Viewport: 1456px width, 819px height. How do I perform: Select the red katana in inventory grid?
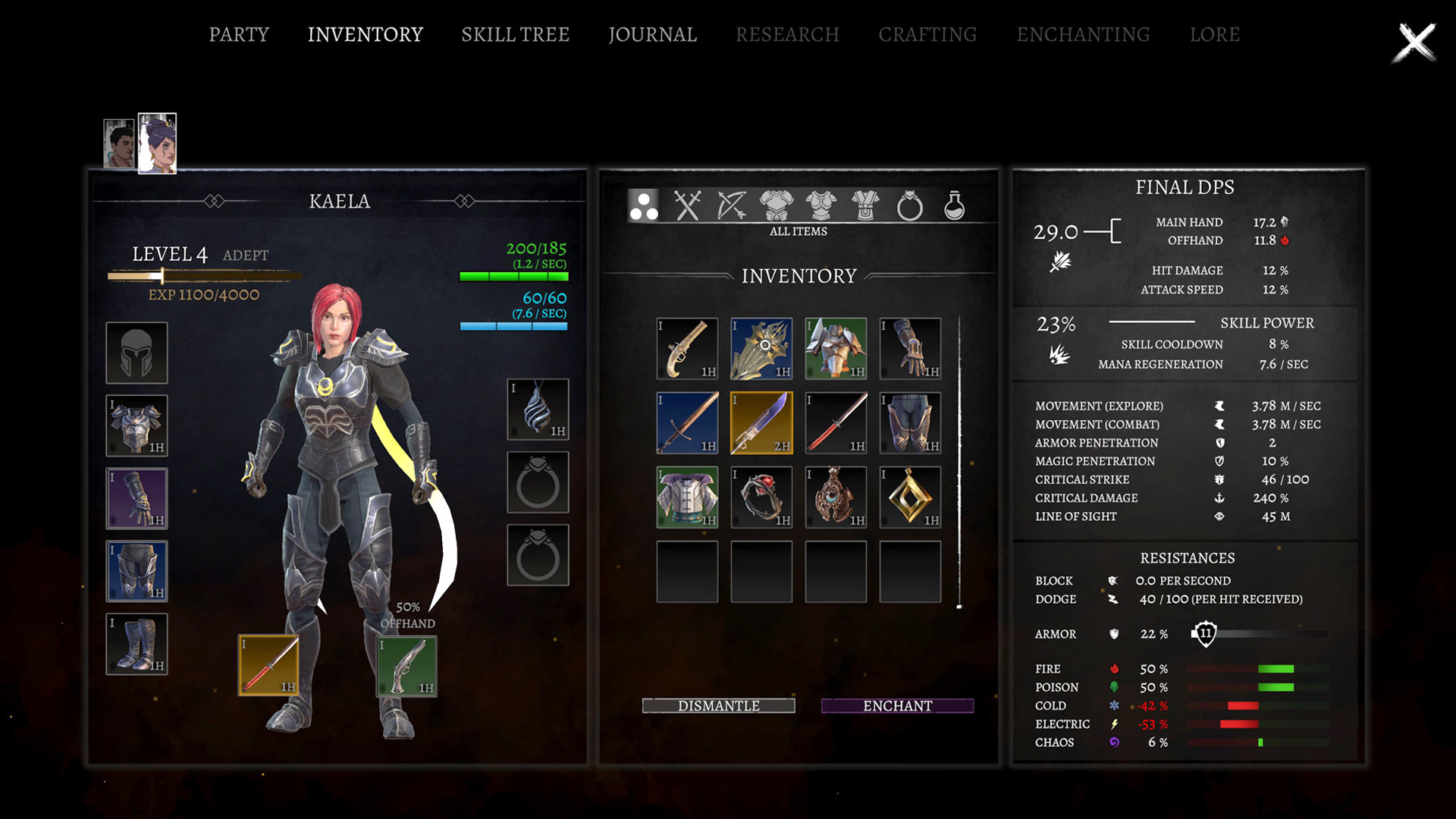point(836,423)
